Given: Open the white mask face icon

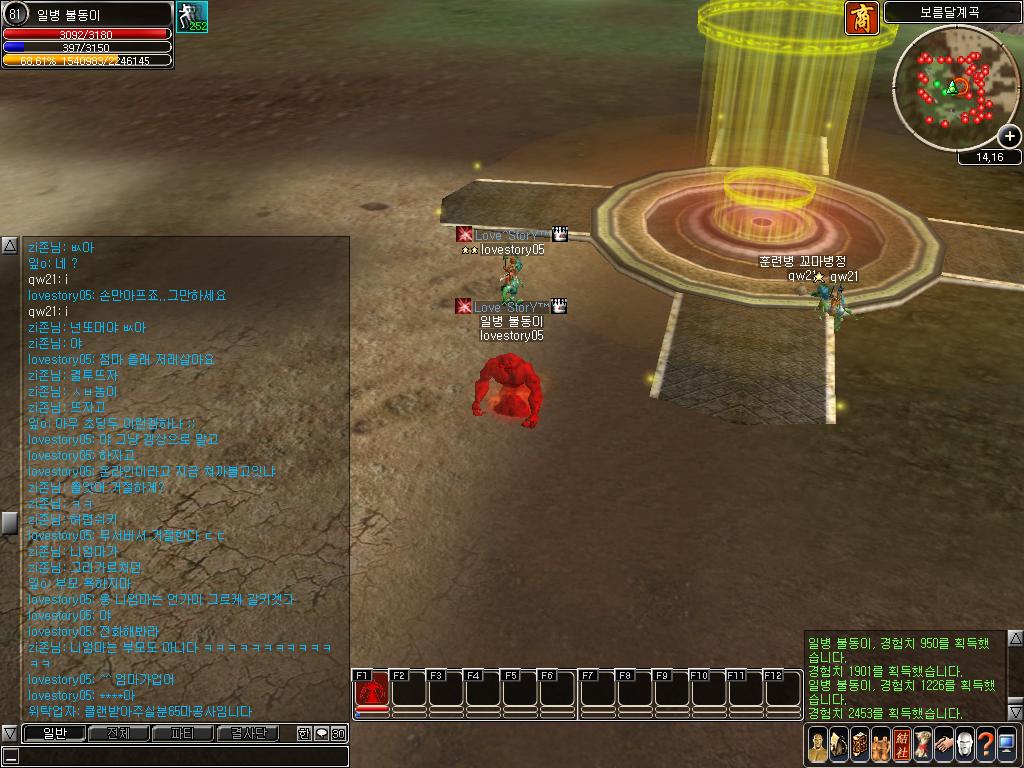Looking at the screenshot, I should pyautogui.click(x=964, y=743).
